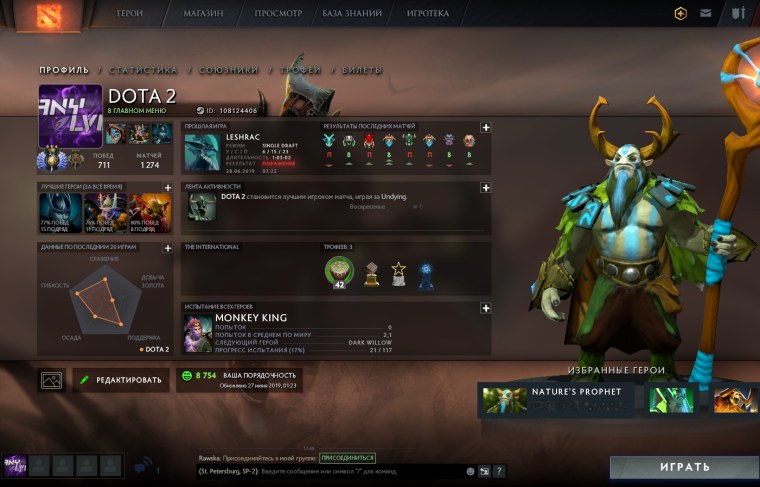Switch to the Союзники tab
760x487 pixels.
228,70
